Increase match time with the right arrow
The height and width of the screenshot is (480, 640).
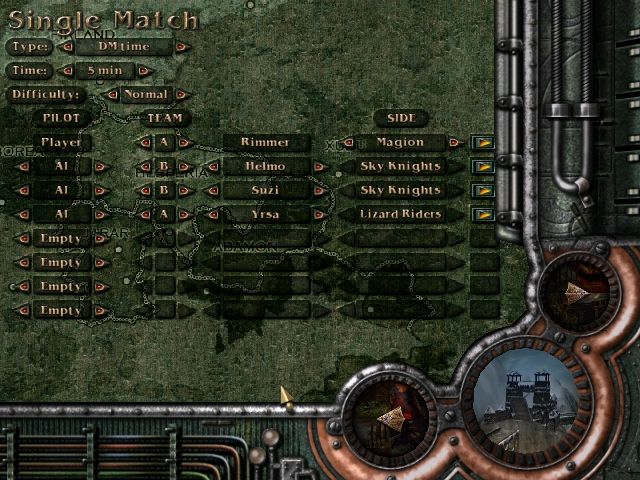pyautogui.click(x=143, y=71)
